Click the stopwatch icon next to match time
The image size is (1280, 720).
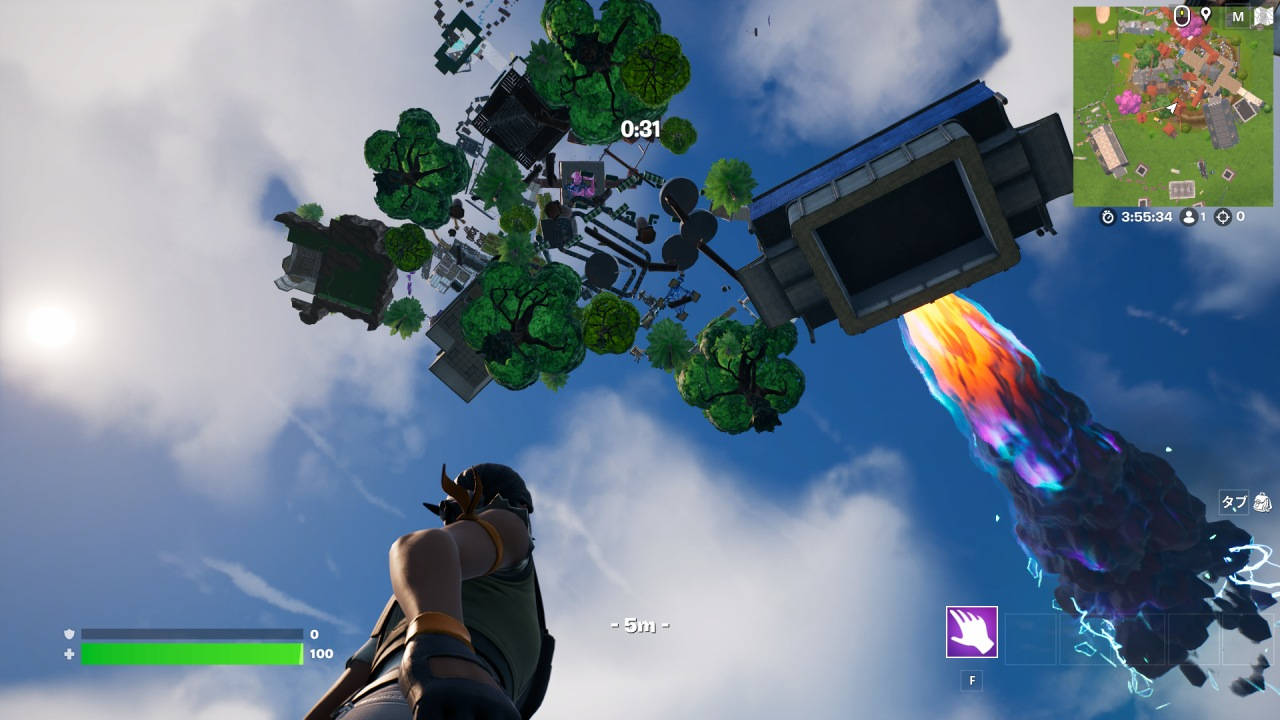[1108, 217]
